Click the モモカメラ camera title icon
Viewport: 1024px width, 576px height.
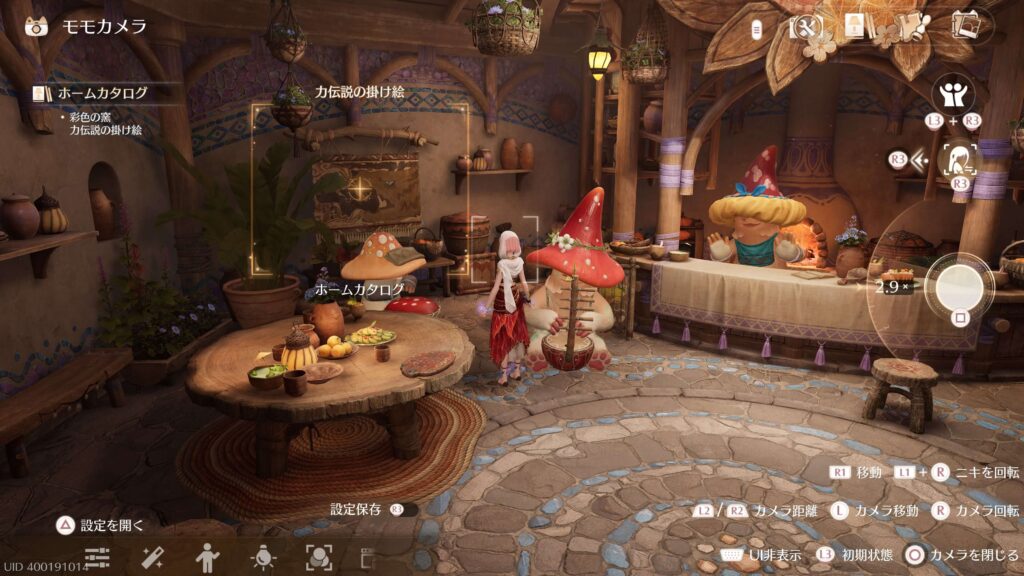[x=37, y=26]
